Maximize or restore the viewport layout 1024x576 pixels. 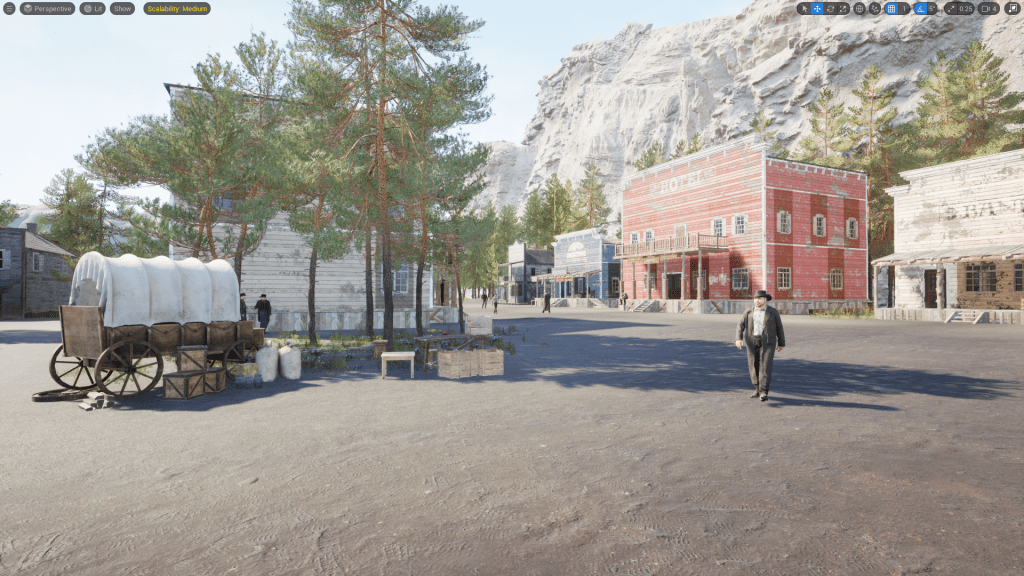[x=1012, y=8]
